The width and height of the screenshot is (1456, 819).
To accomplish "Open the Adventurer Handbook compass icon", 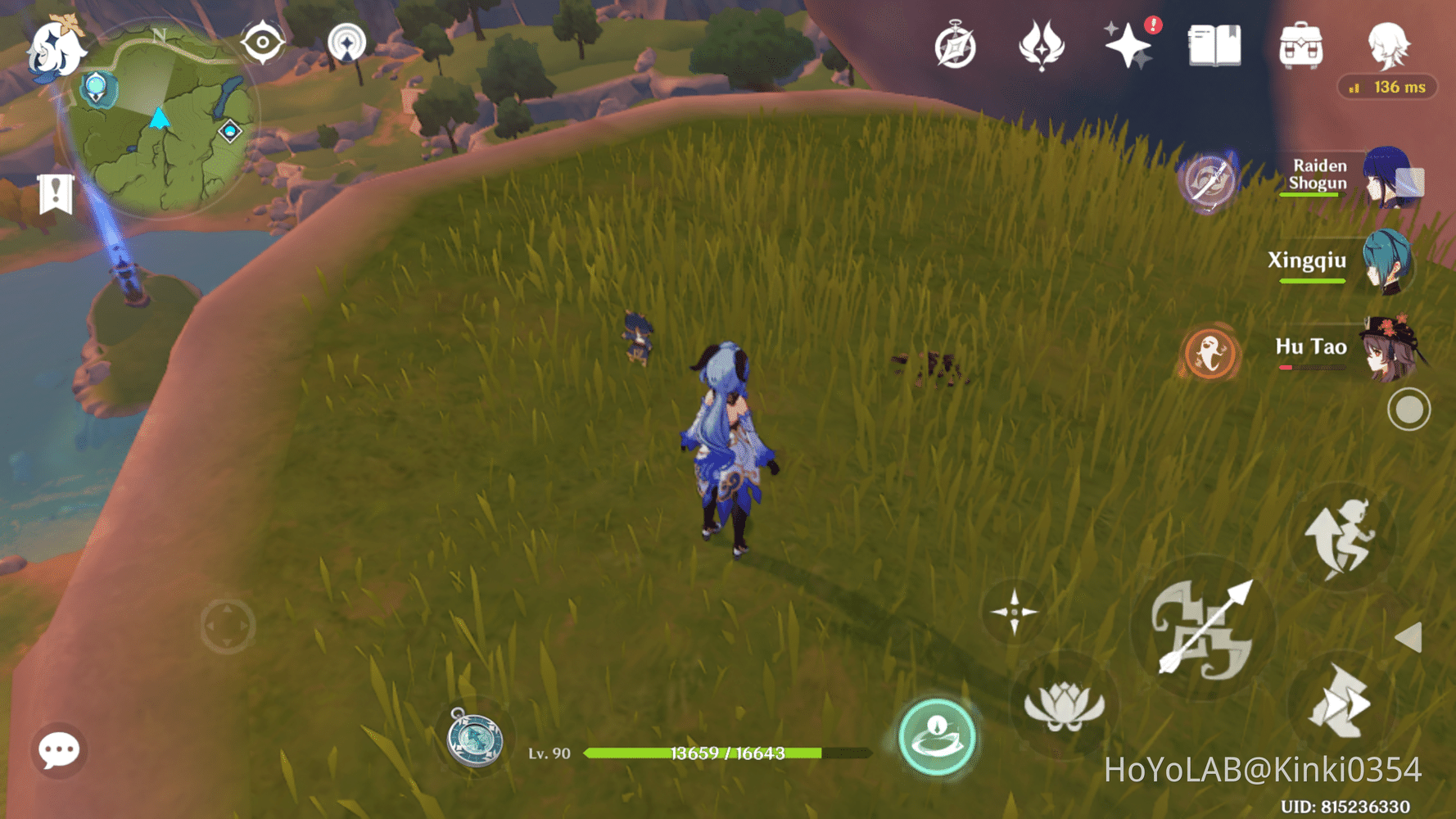I will 956,47.
